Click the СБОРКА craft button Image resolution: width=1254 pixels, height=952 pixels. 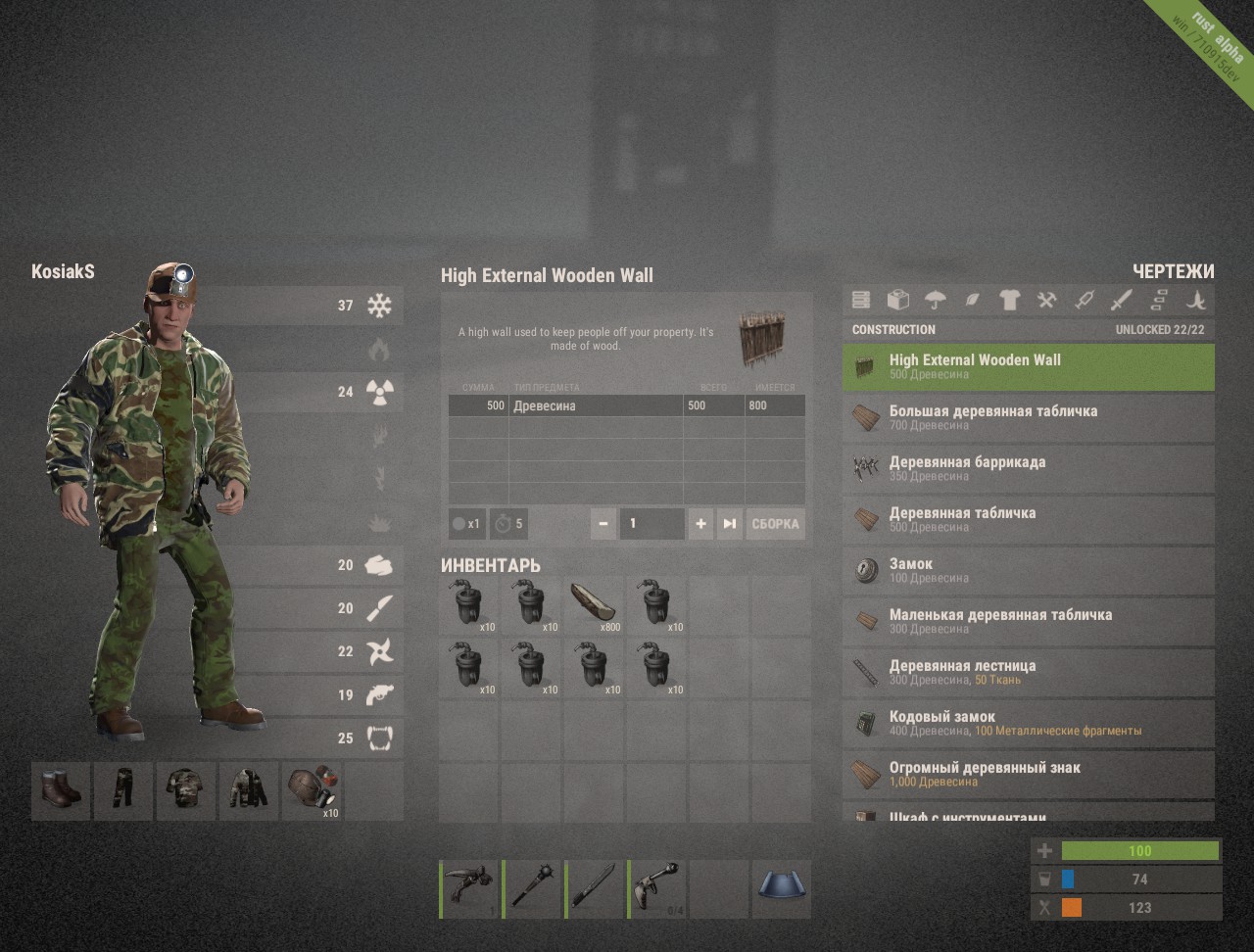(775, 524)
